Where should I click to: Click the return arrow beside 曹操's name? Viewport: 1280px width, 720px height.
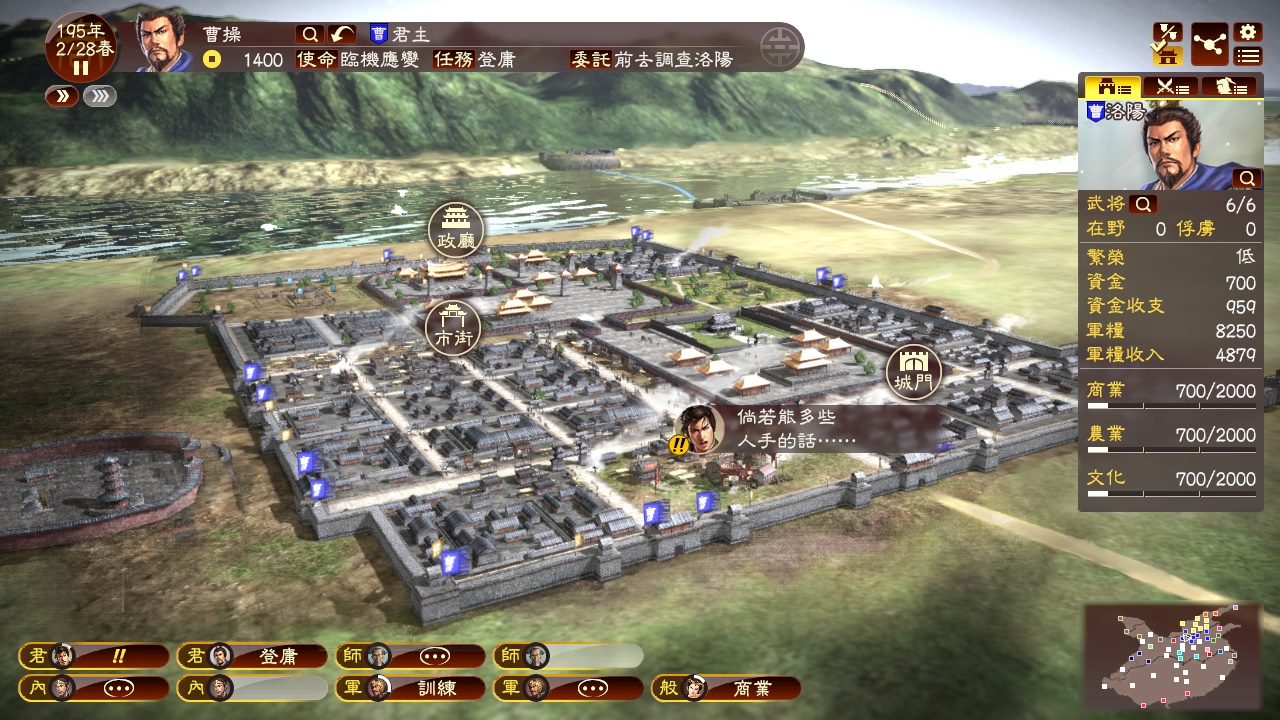coord(343,34)
